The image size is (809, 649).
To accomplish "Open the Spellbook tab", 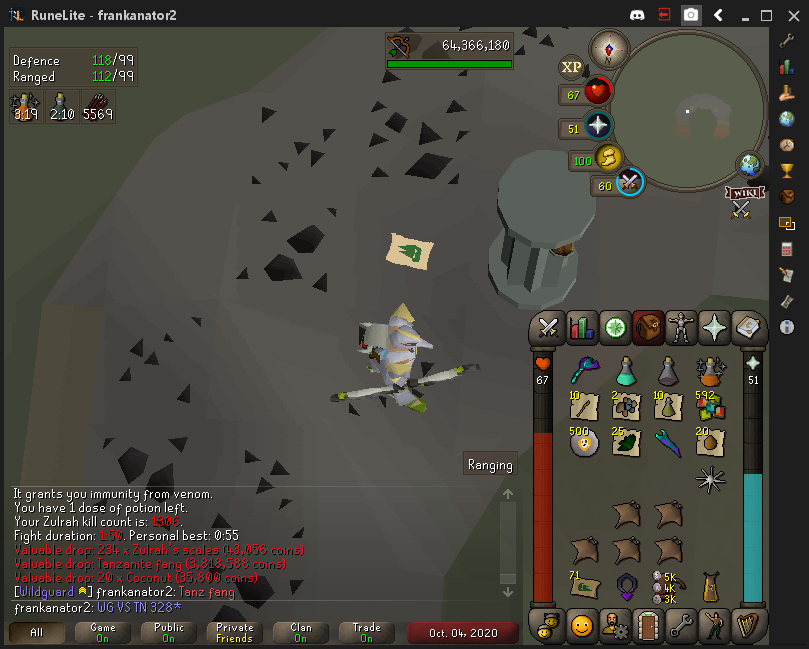I will [747, 327].
